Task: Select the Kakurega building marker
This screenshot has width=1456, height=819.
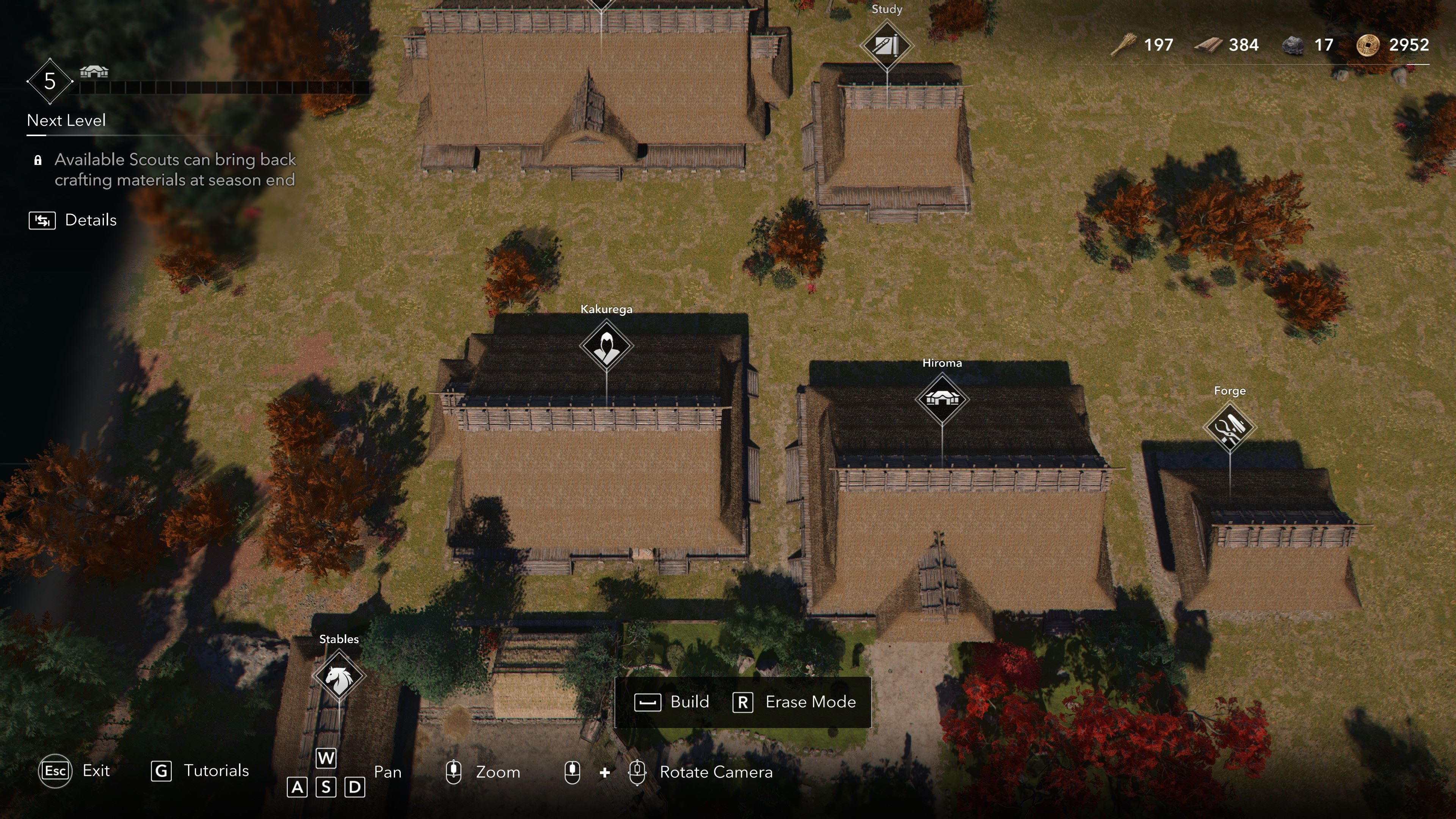Action: (x=606, y=345)
